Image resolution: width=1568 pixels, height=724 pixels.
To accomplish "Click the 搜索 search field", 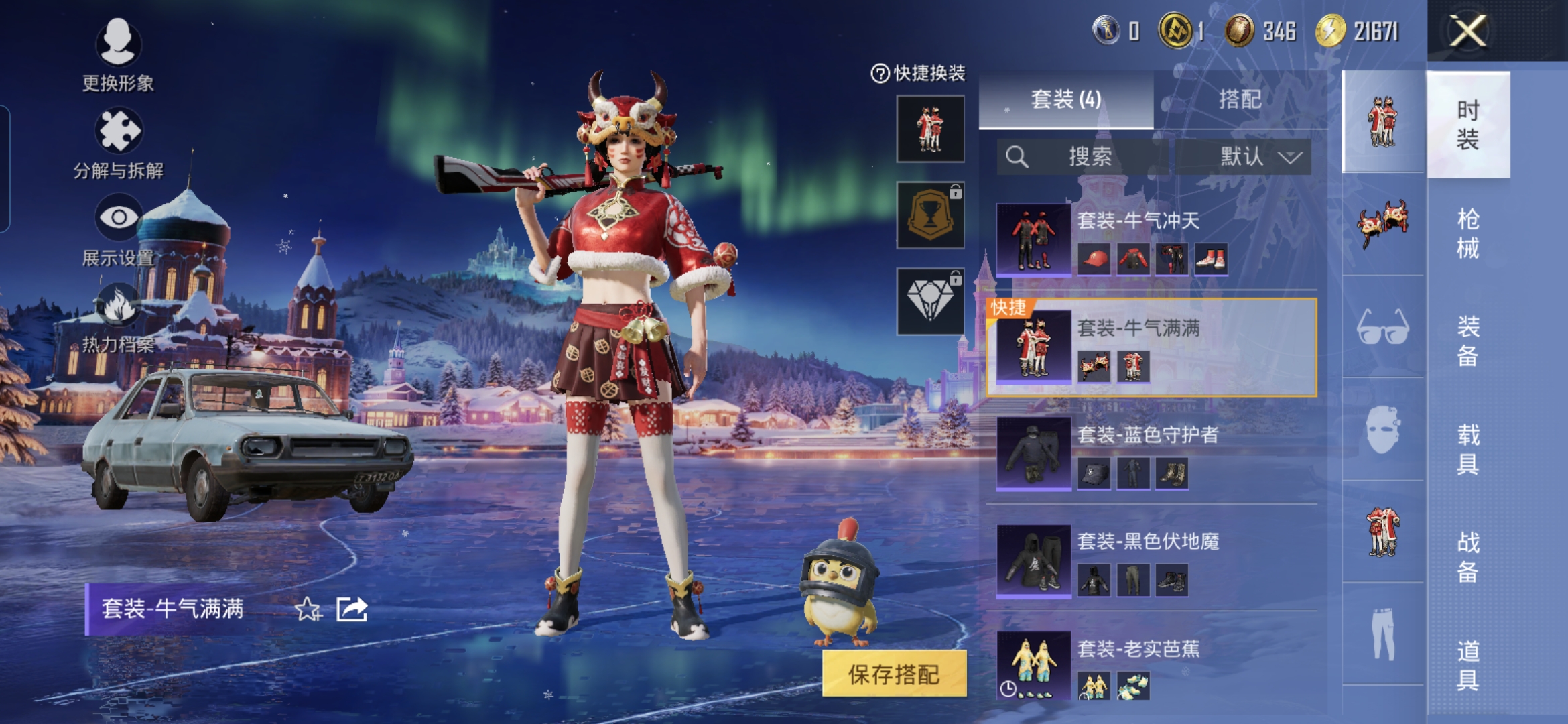I will click(1089, 157).
